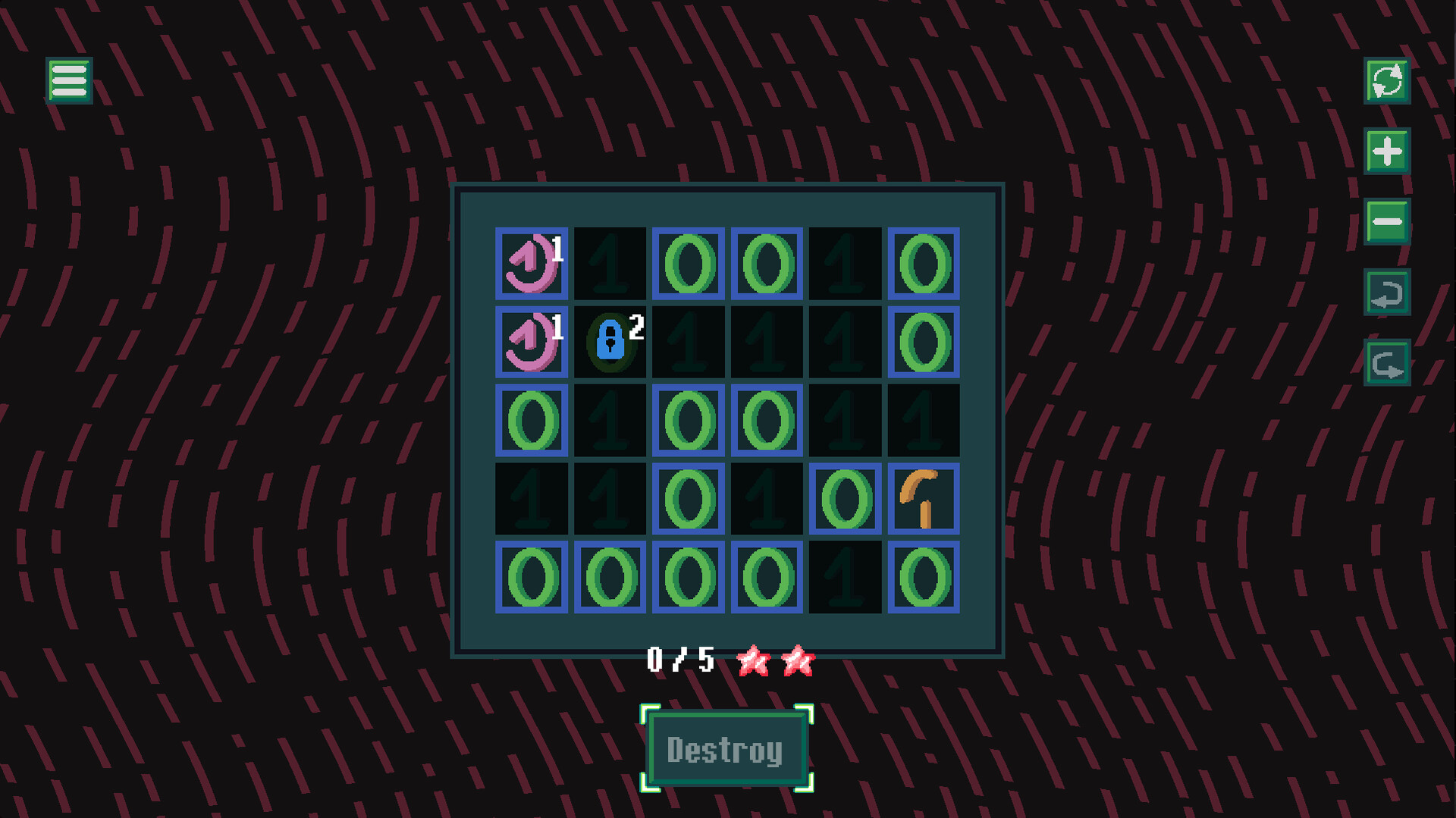This screenshot has width=1456, height=818.
Task: Toggle the selected 0 cell left of the pickaxe tile
Action: pyautogui.click(x=845, y=499)
